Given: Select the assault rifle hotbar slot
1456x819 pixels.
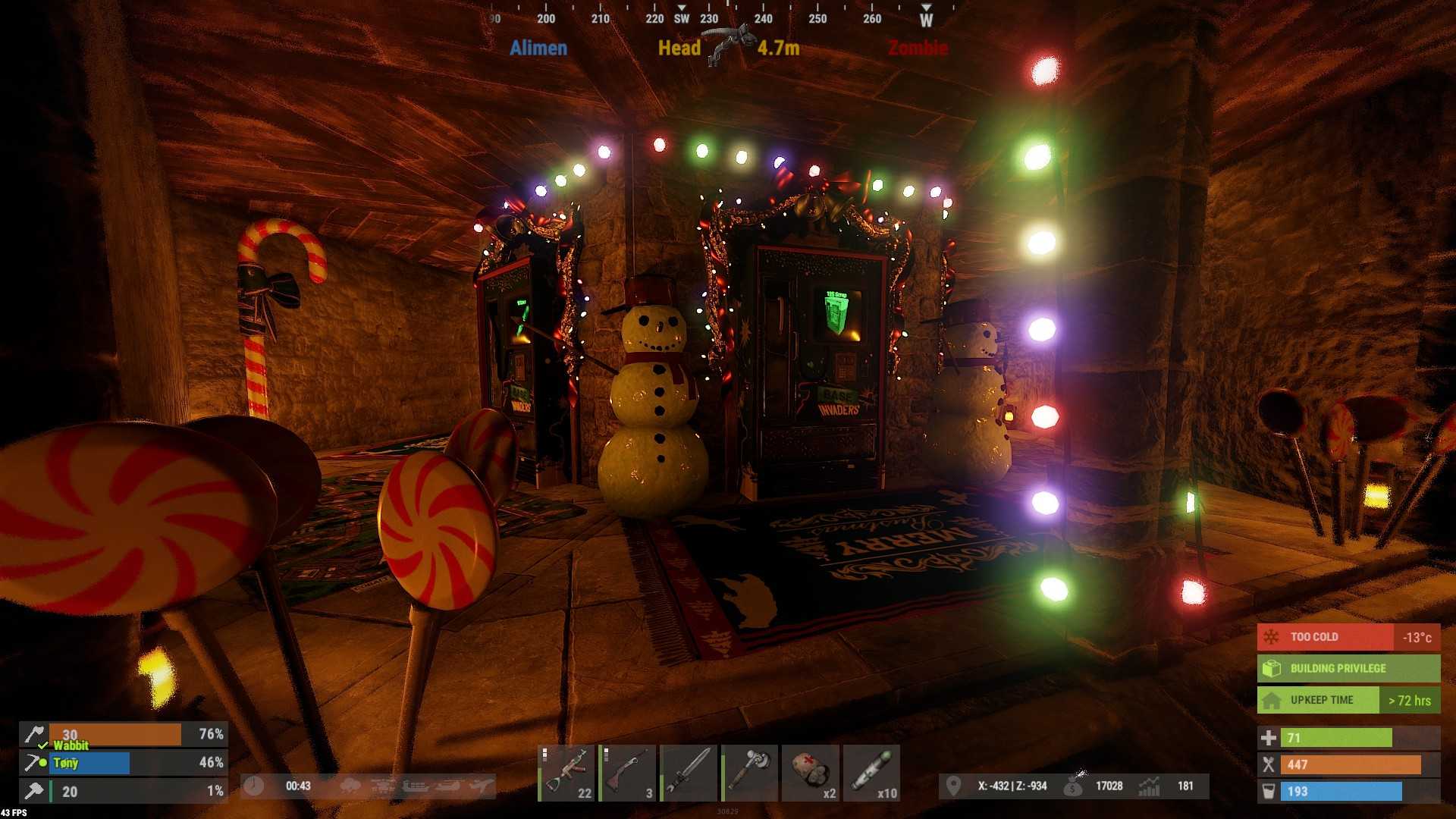Looking at the screenshot, I should (x=566, y=773).
